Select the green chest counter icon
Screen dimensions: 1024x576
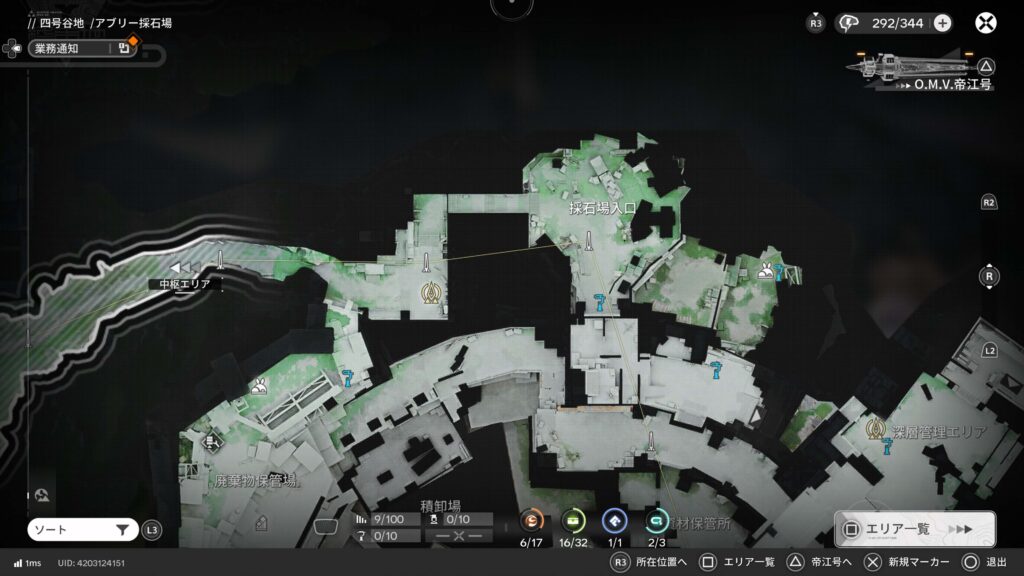point(573,520)
